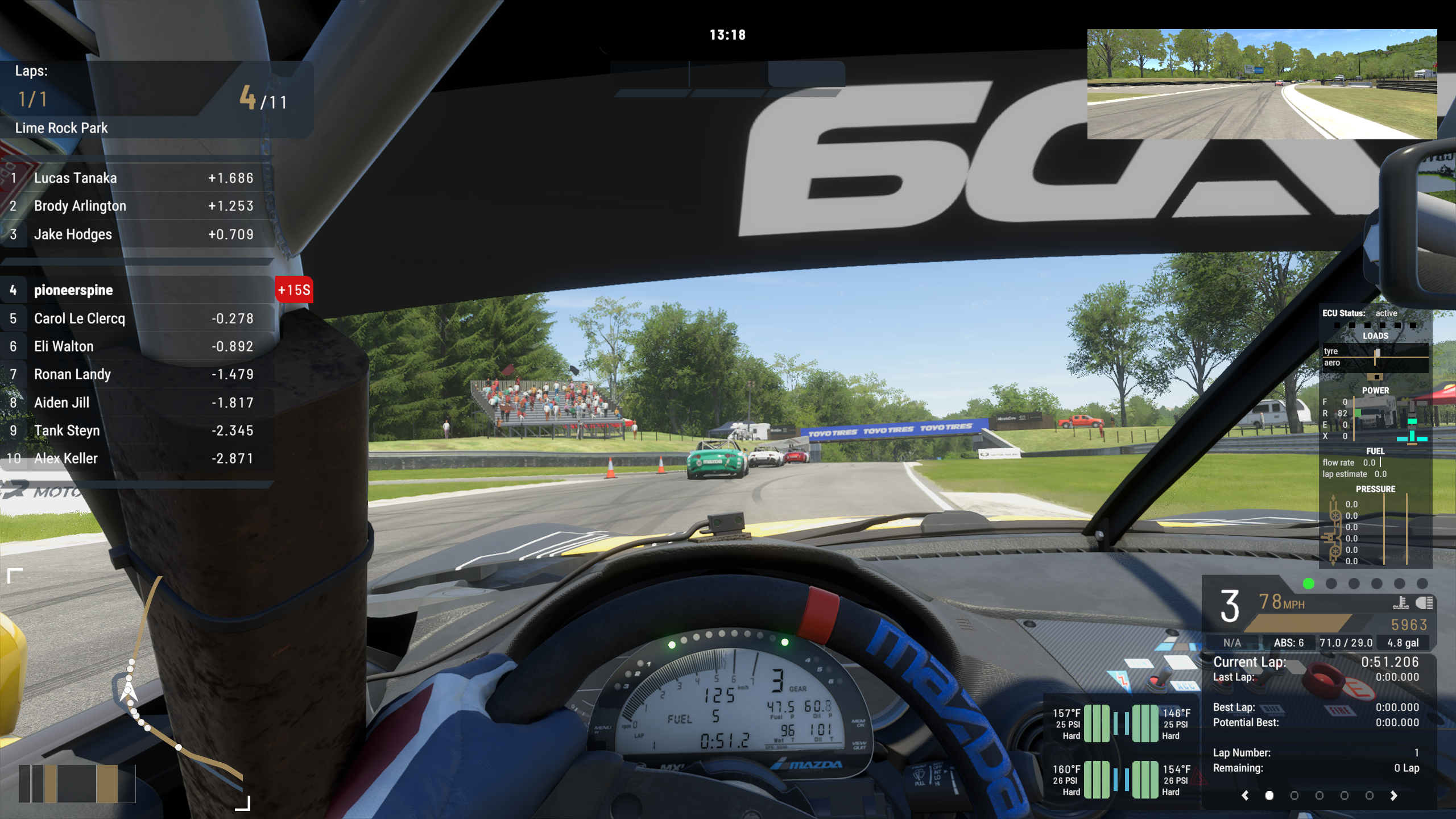The height and width of the screenshot is (819, 1456).
Task: Click the pioneerspine player row
Action: (x=136, y=290)
